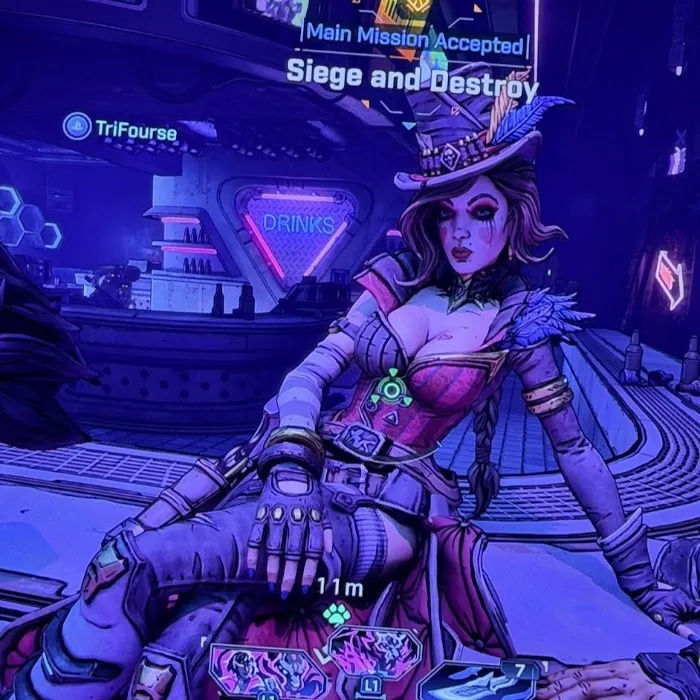The height and width of the screenshot is (700, 700).
Task: Click the green mission waypoint marker
Action: coord(391,389)
